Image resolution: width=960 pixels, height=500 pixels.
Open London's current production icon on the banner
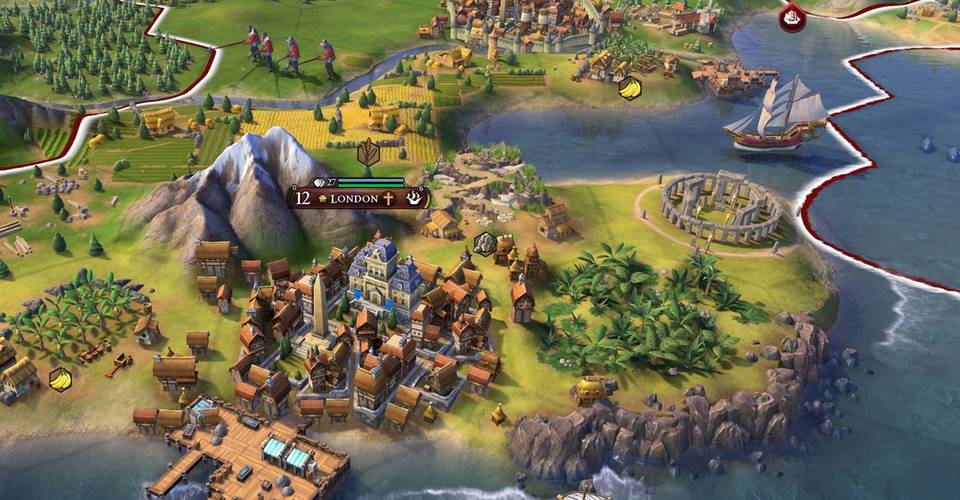coord(415,198)
